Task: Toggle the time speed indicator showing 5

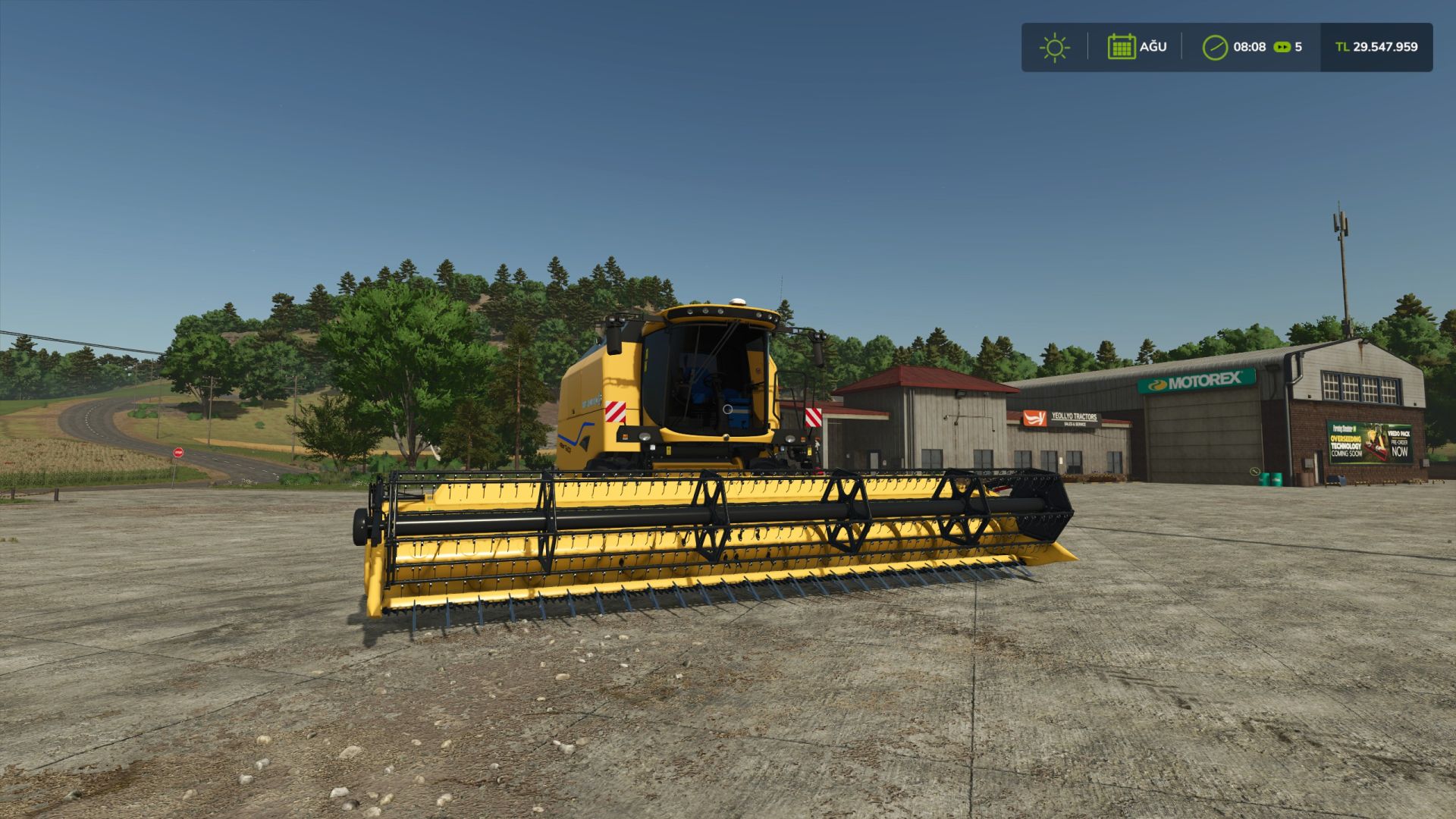Action: (1301, 47)
